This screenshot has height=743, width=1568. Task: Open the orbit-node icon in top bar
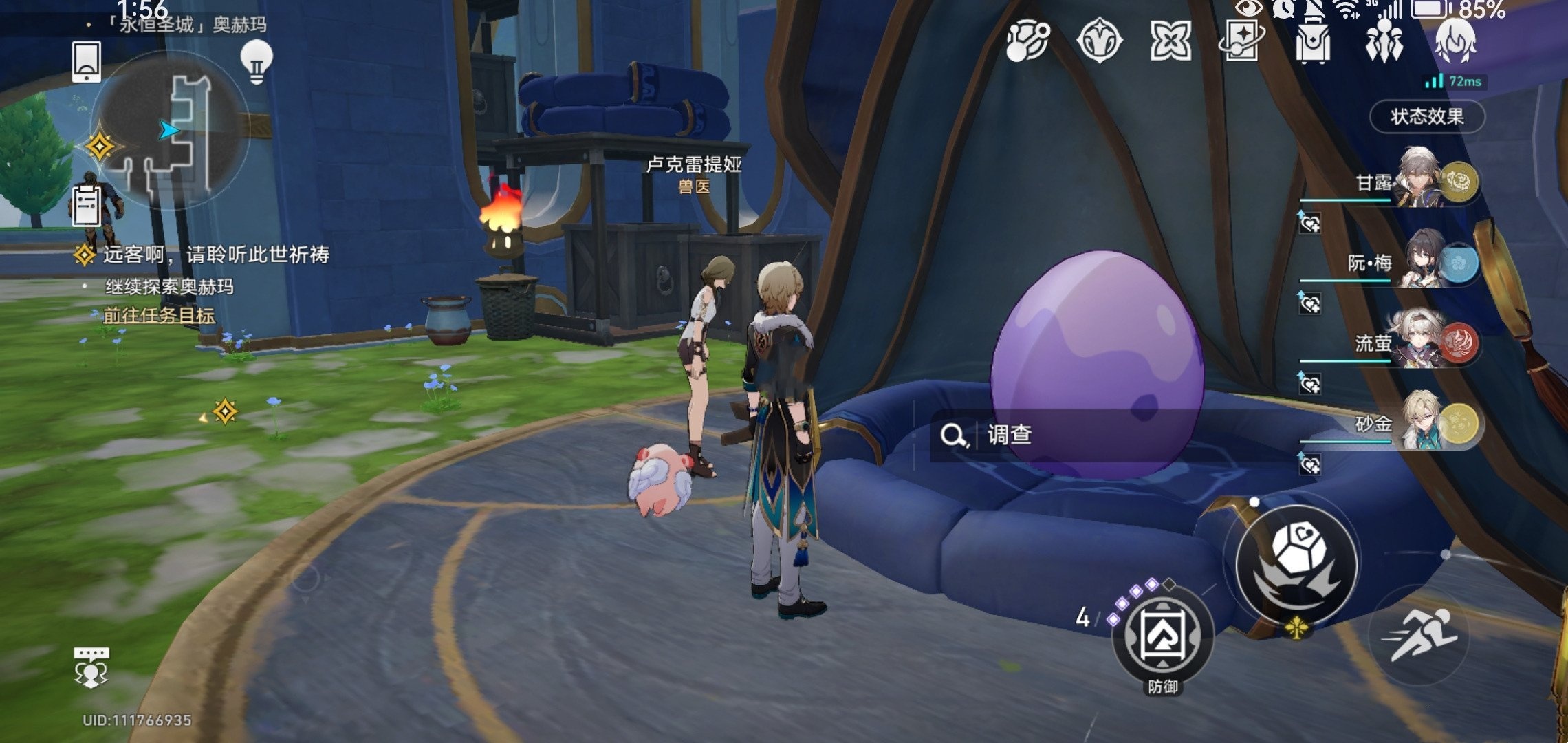coord(1027,41)
